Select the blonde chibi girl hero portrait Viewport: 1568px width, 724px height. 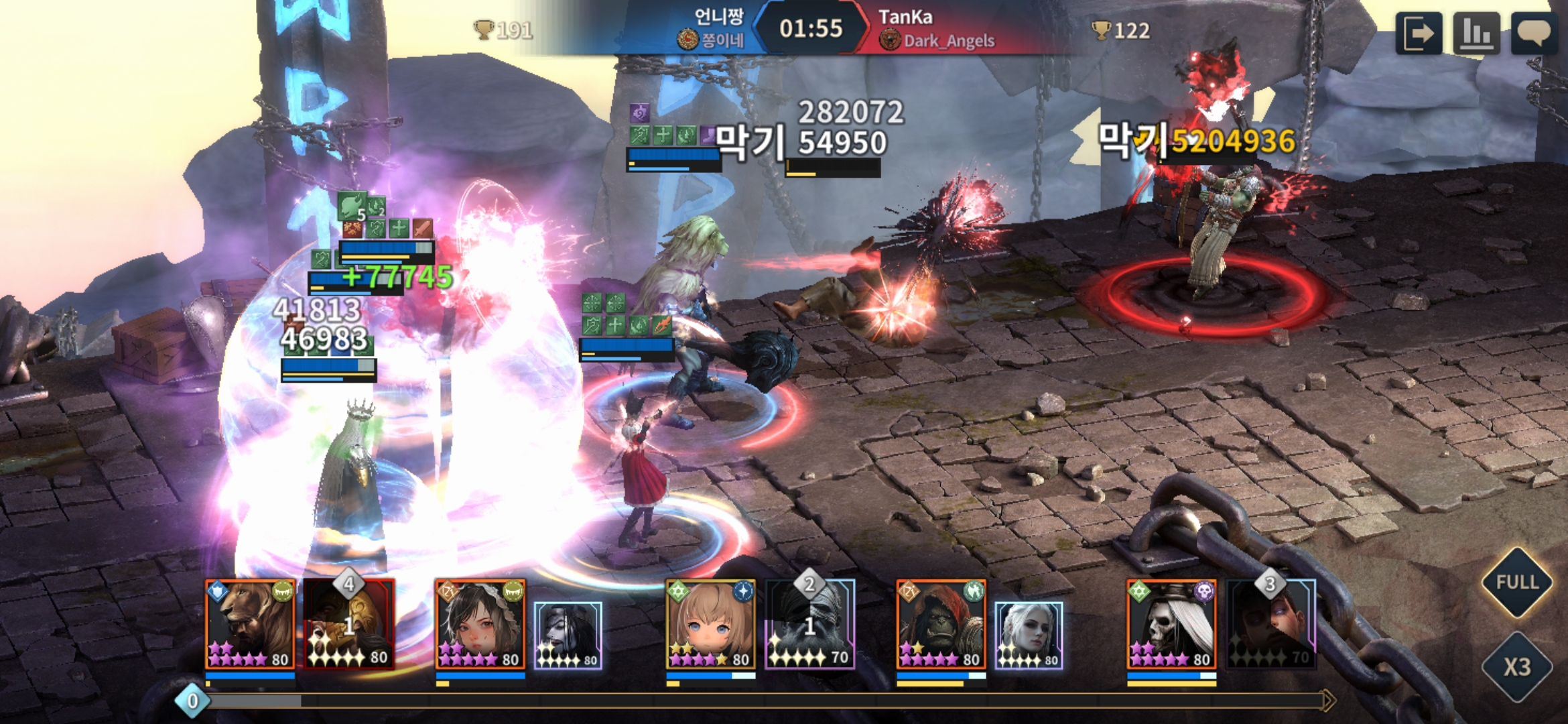pos(711,625)
